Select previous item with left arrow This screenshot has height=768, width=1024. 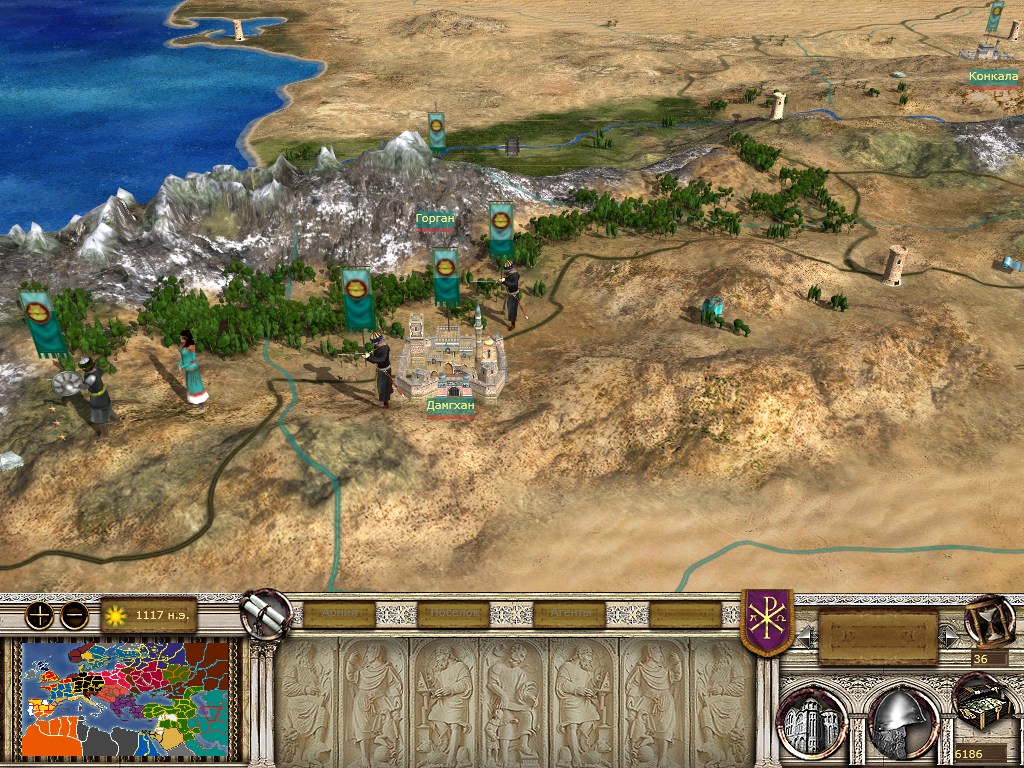[805, 631]
